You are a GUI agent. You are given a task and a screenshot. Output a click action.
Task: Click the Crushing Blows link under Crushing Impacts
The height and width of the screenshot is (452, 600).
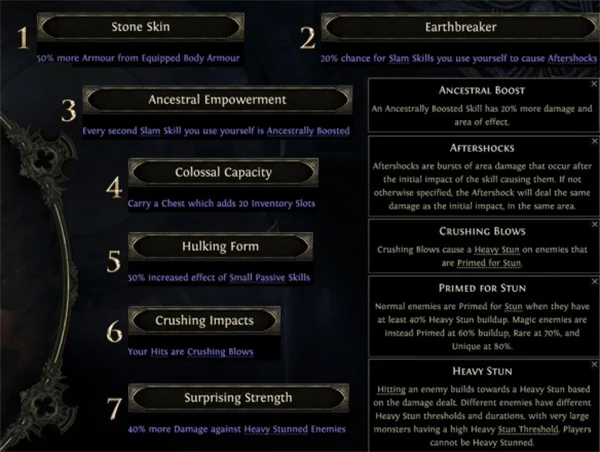coord(220,352)
